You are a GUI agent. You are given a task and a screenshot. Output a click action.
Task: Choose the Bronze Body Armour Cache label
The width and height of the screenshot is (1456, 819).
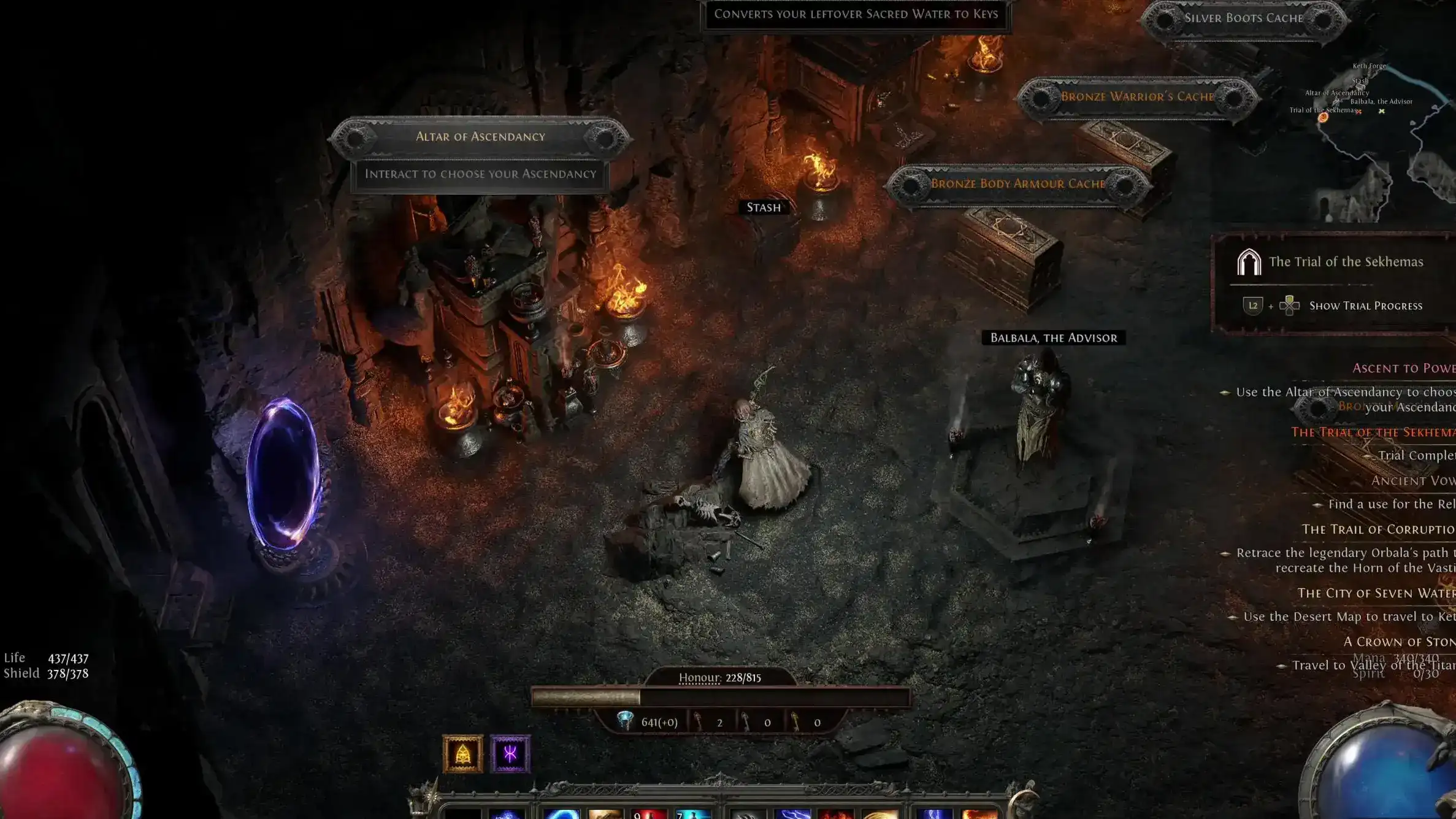[x=1017, y=183]
